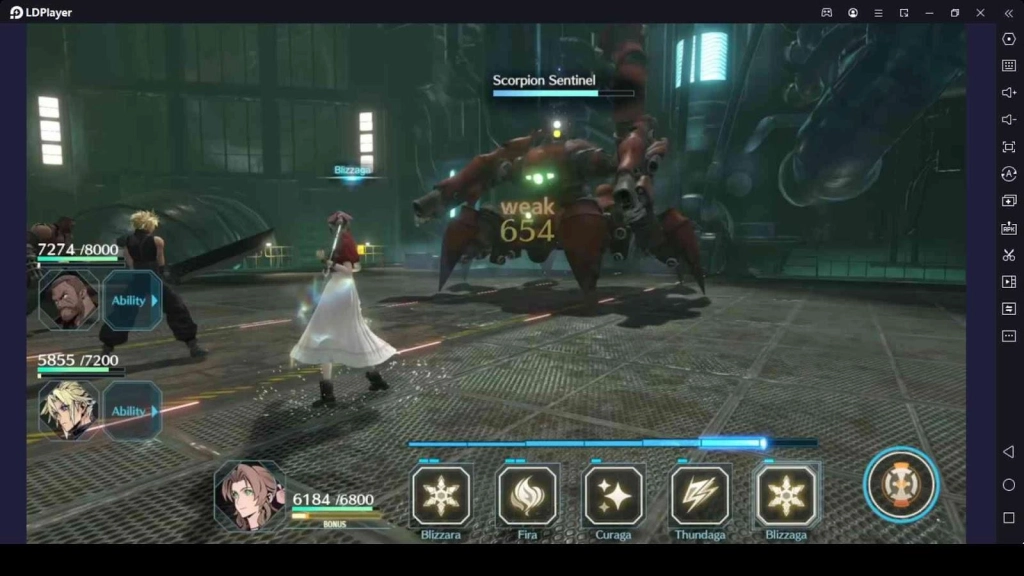
Task: Open Barret's Ability button
Action: tap(132, 300)
